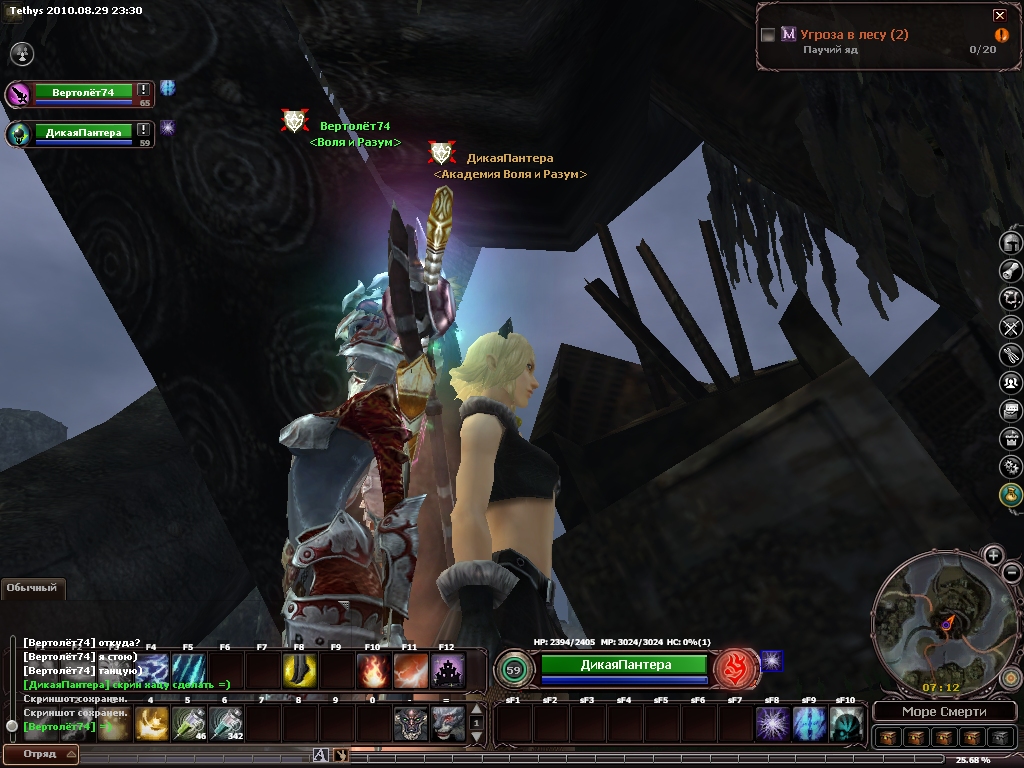Image resolution: width=1024 pixels, height=768 pixels.
Task: Zoom in the minimap with plus button
Action: 993,556
